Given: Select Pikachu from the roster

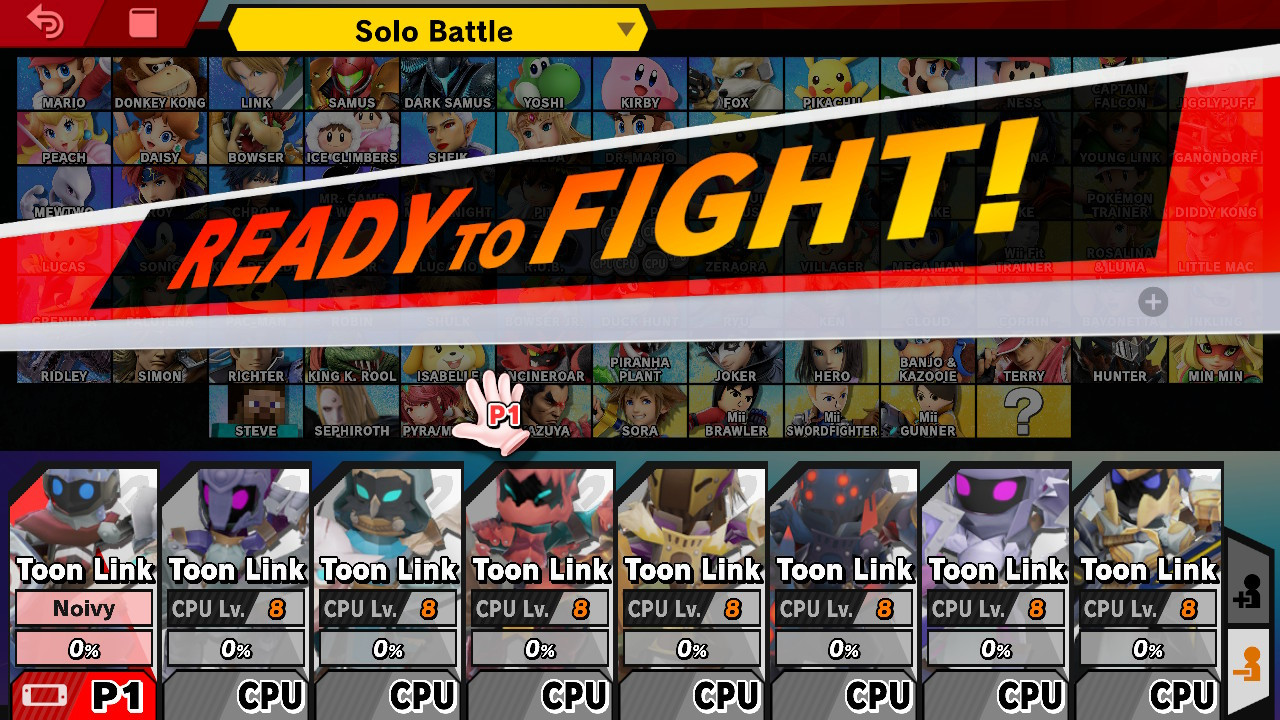Looking at the screenshot, I should (832, 82).
